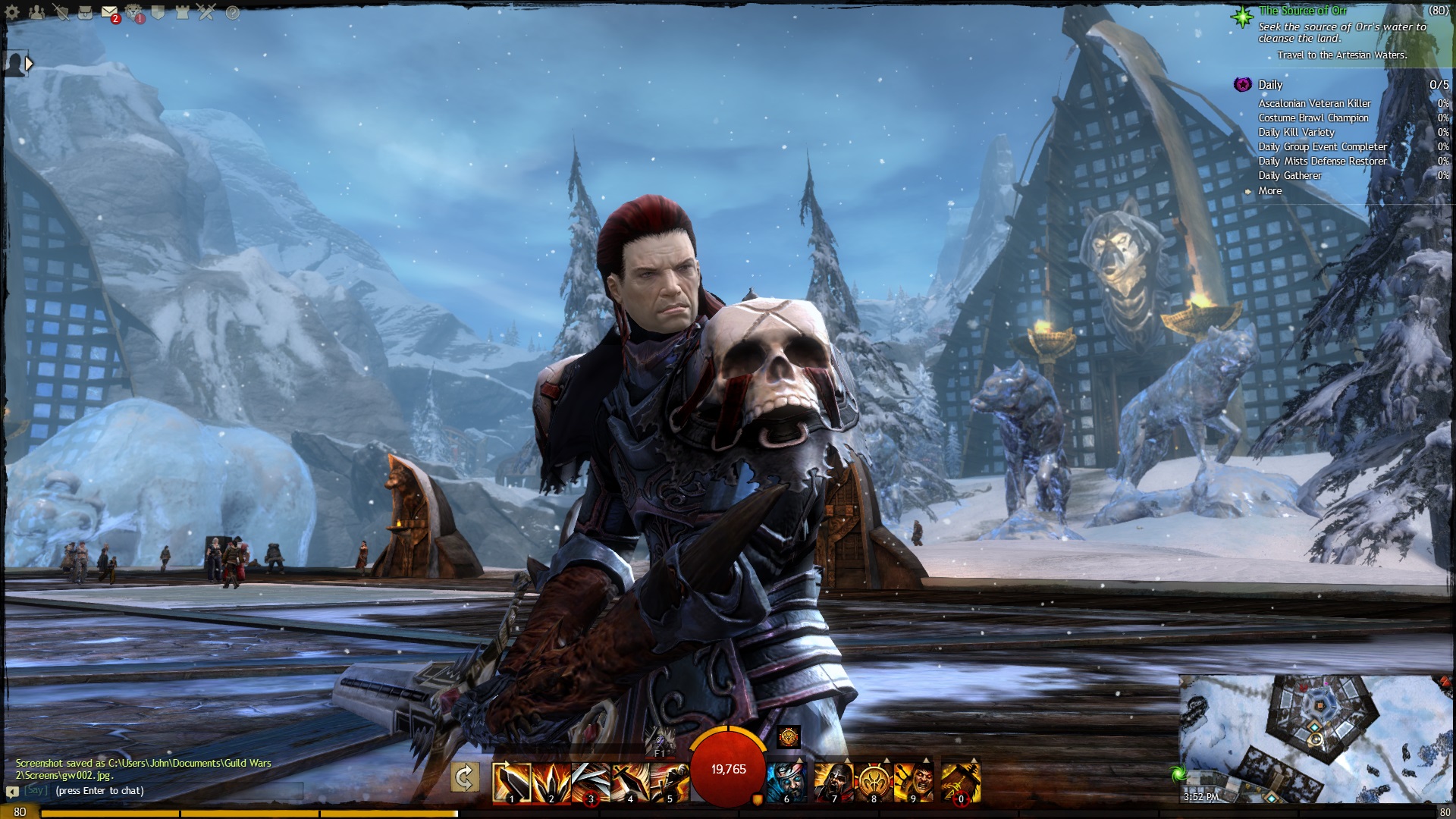The image size is (1456, 819).
Task: Open the game menu gear icon
Action: click(12, 12)
